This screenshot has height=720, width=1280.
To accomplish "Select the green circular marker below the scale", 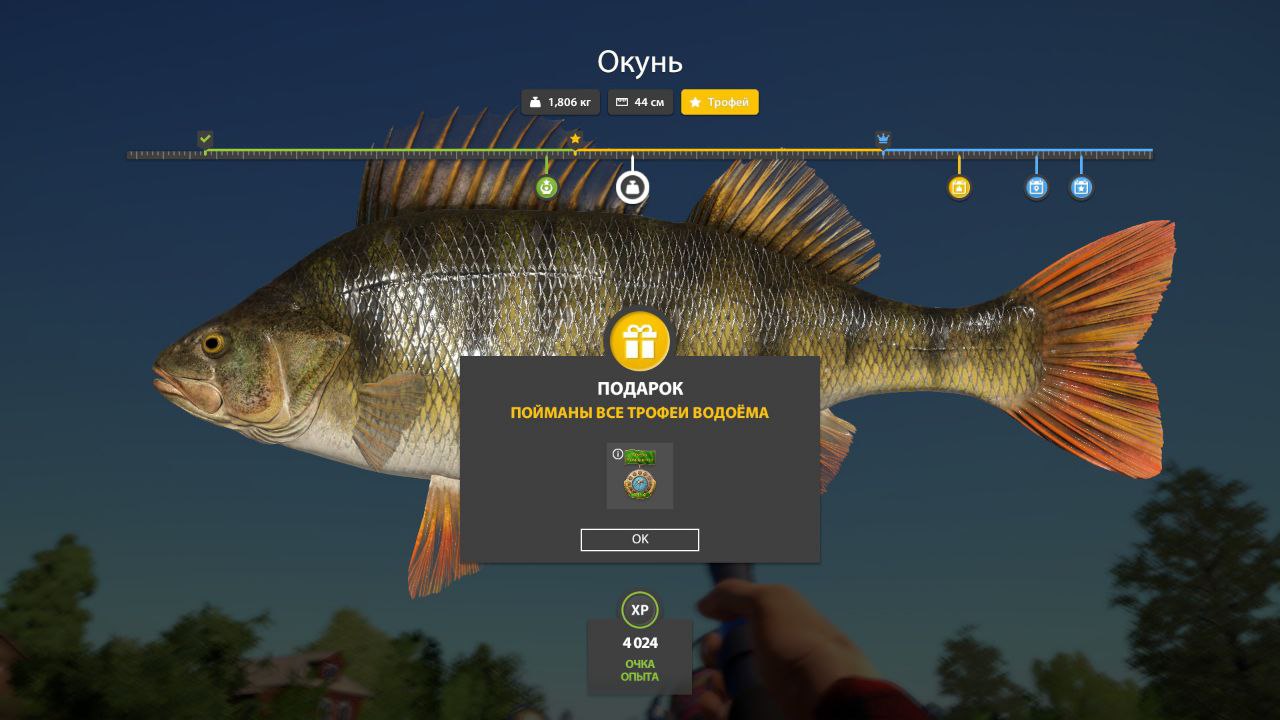I will pos(546,187).
